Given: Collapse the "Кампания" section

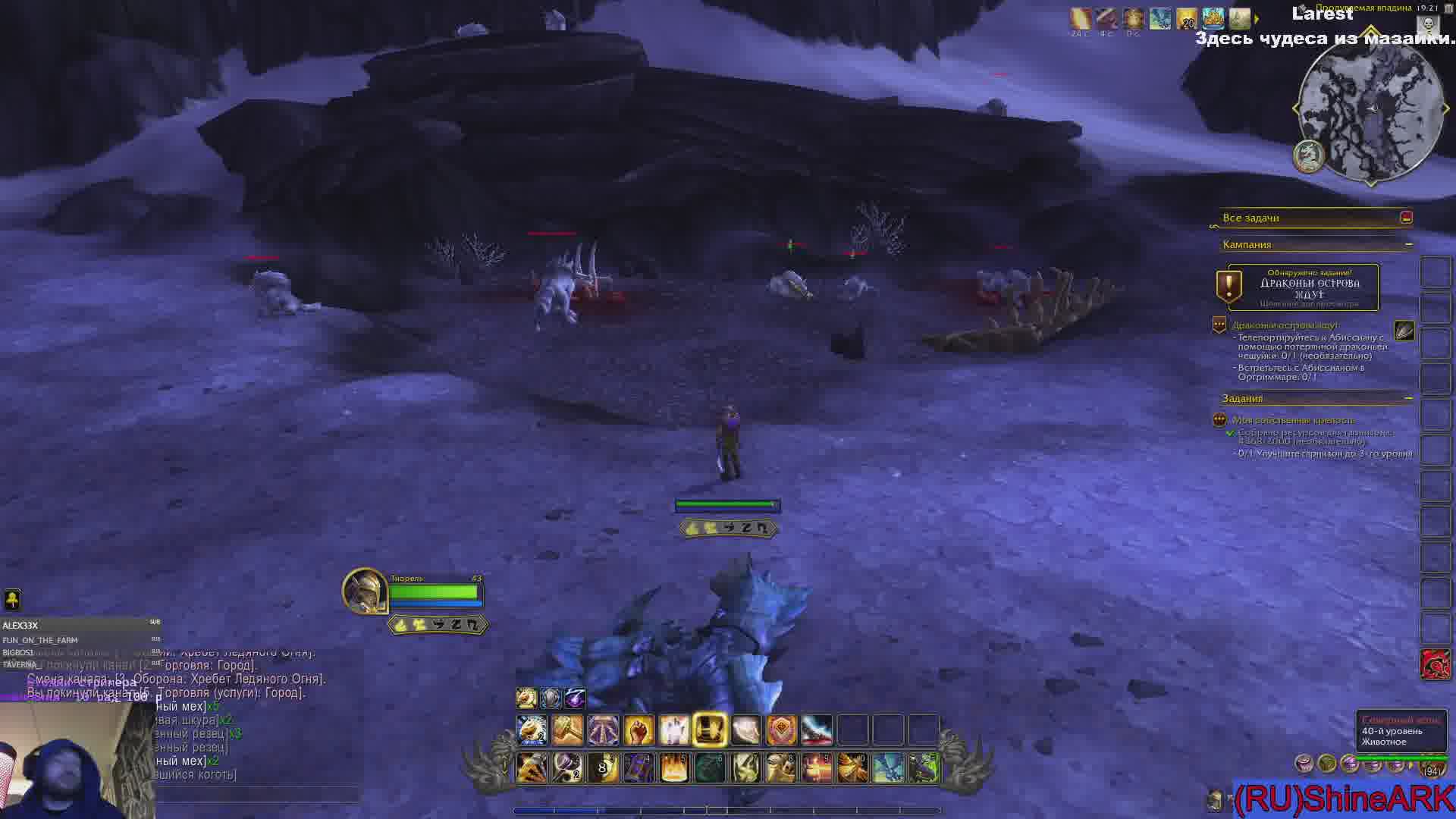Looking at the screenshot, I should coord(1408,244).
